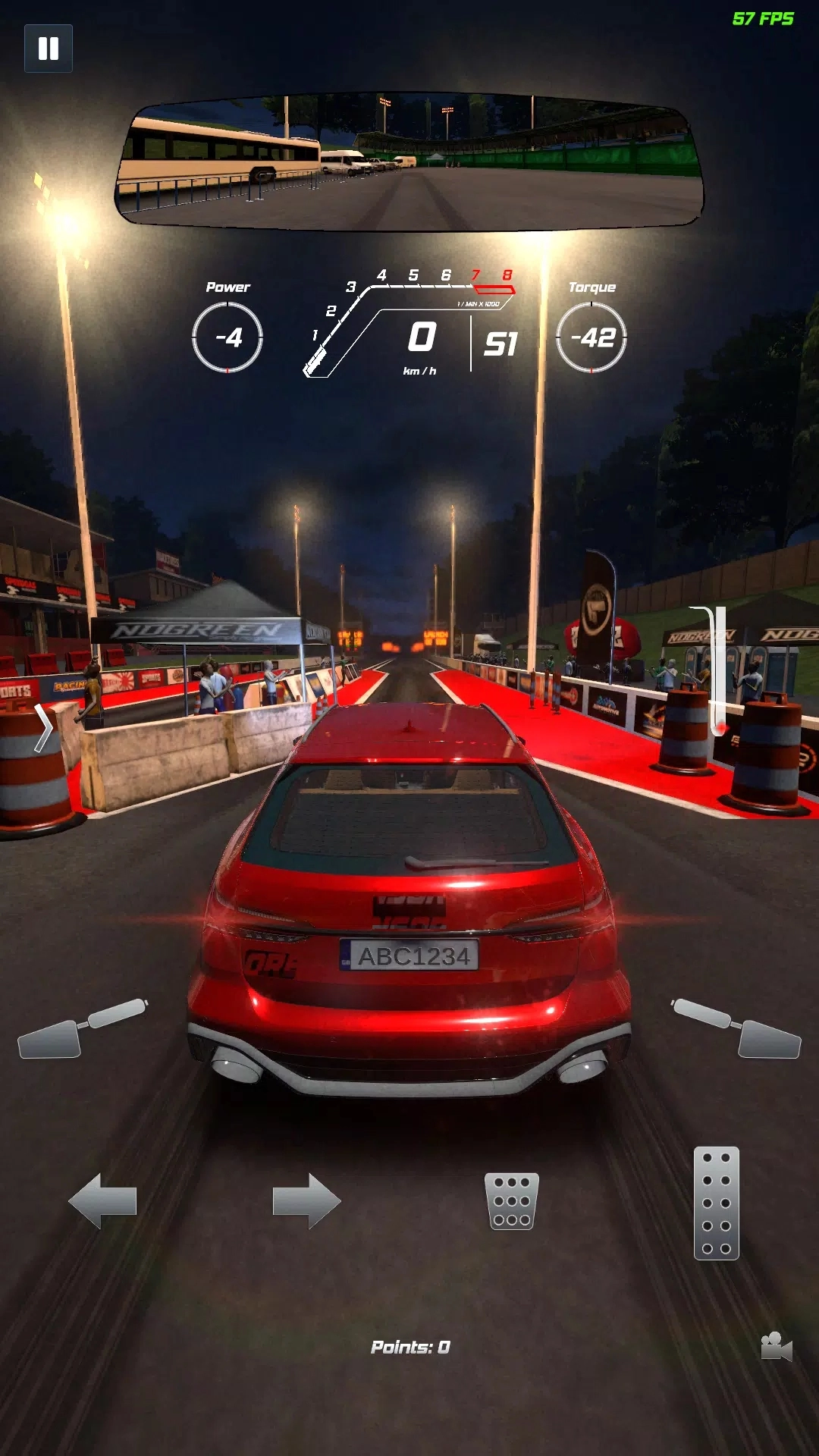
Task: Tap the steer right arrow
Action: (307, 1200)
